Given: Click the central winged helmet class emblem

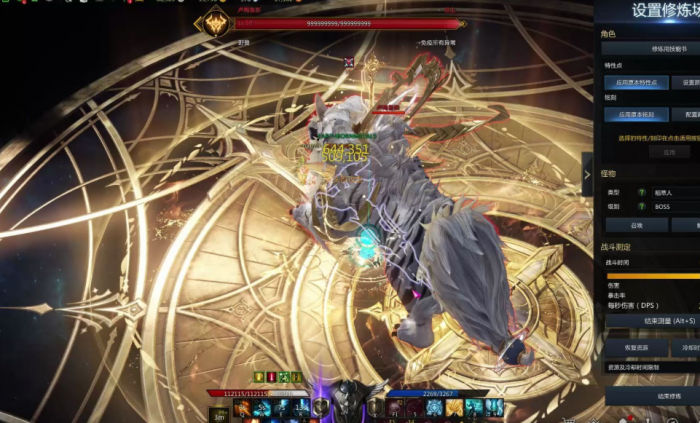Looking at the screenshot, I should (349, 398).
